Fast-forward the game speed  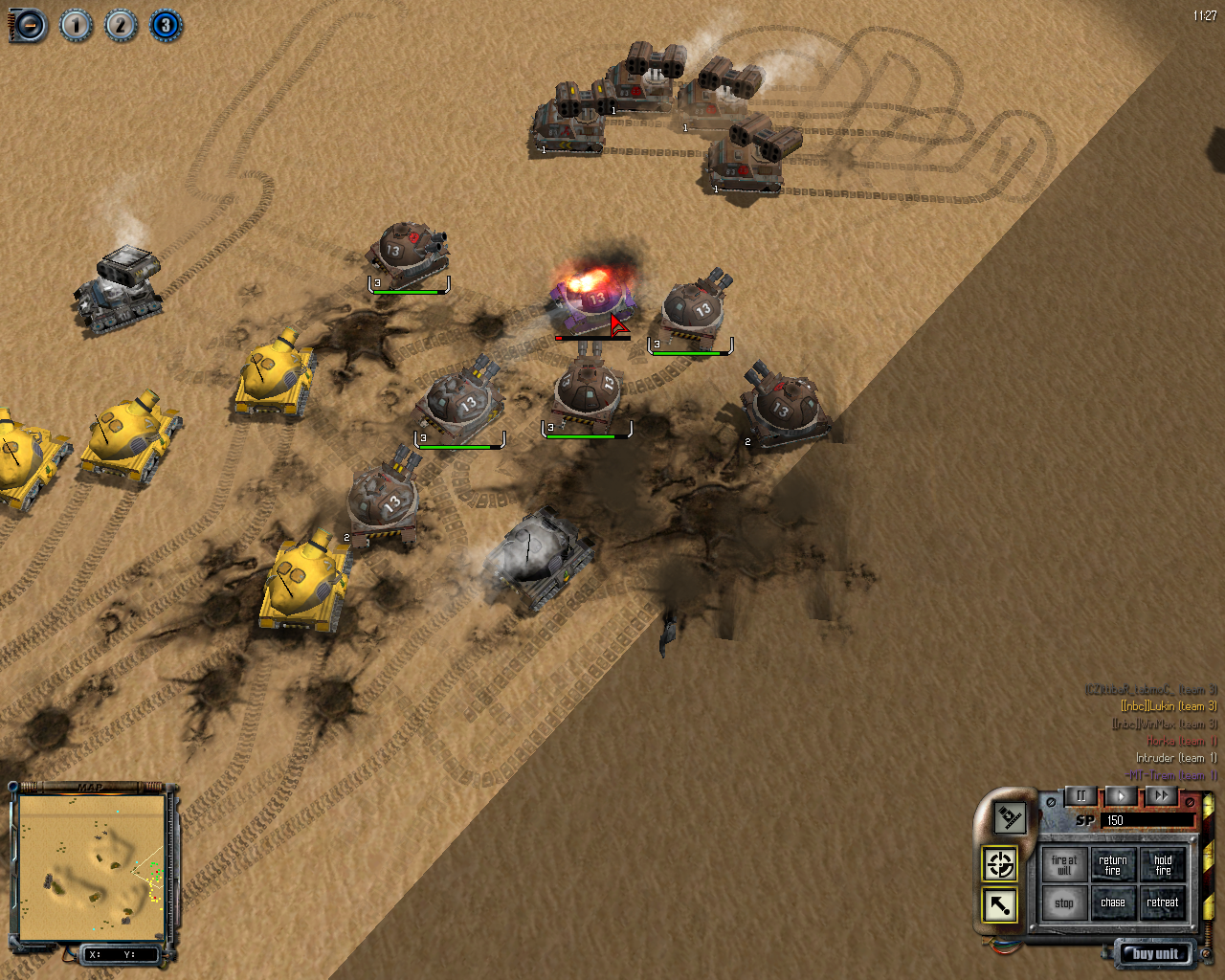[1161, 795]
